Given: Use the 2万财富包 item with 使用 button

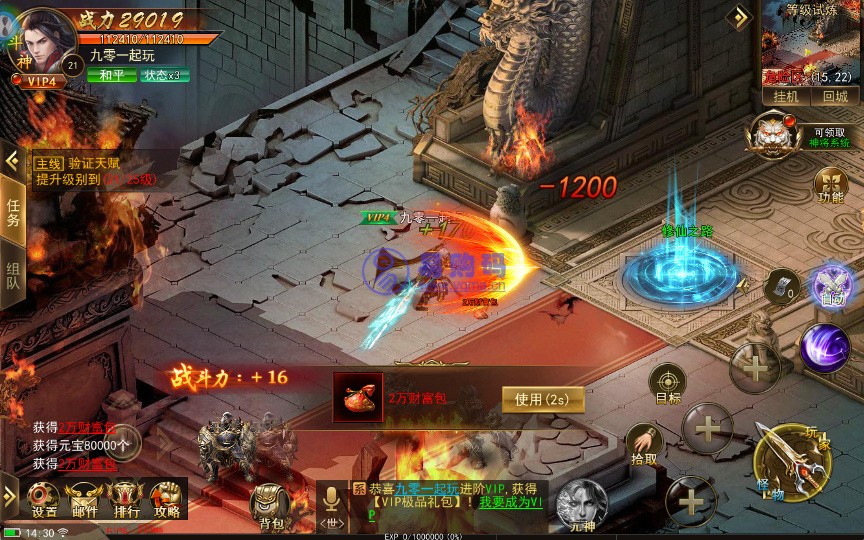Looking at the screenshot, I should [542, 399].
